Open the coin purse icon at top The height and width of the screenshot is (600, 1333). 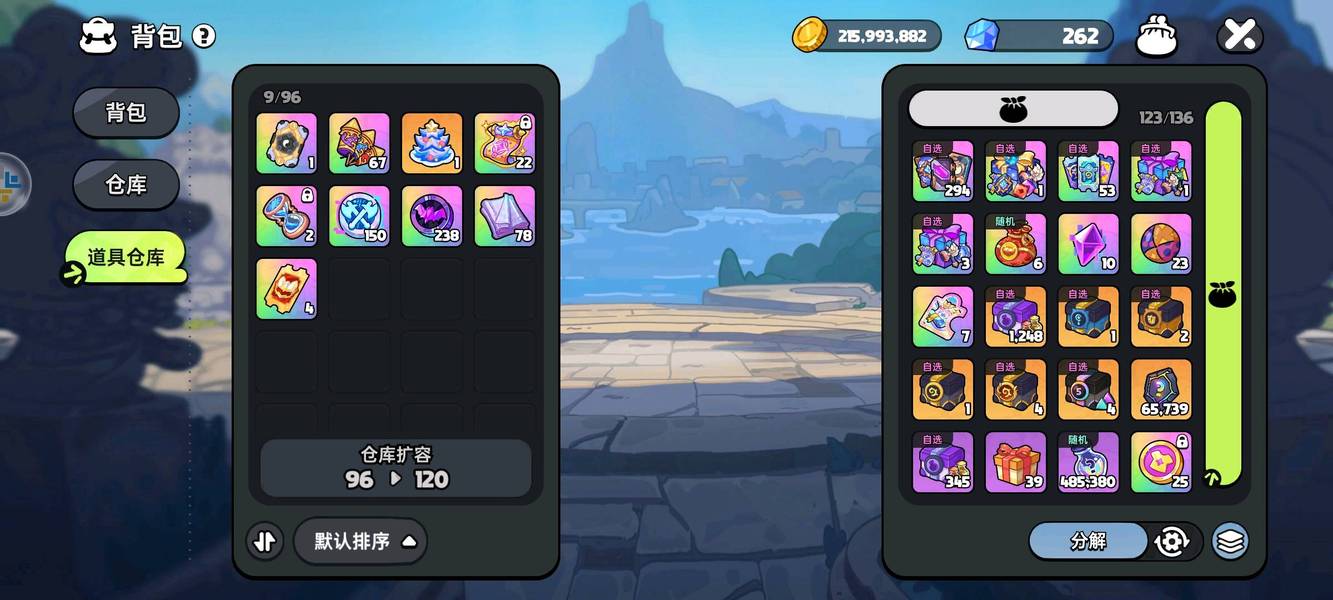point(1157,37)
